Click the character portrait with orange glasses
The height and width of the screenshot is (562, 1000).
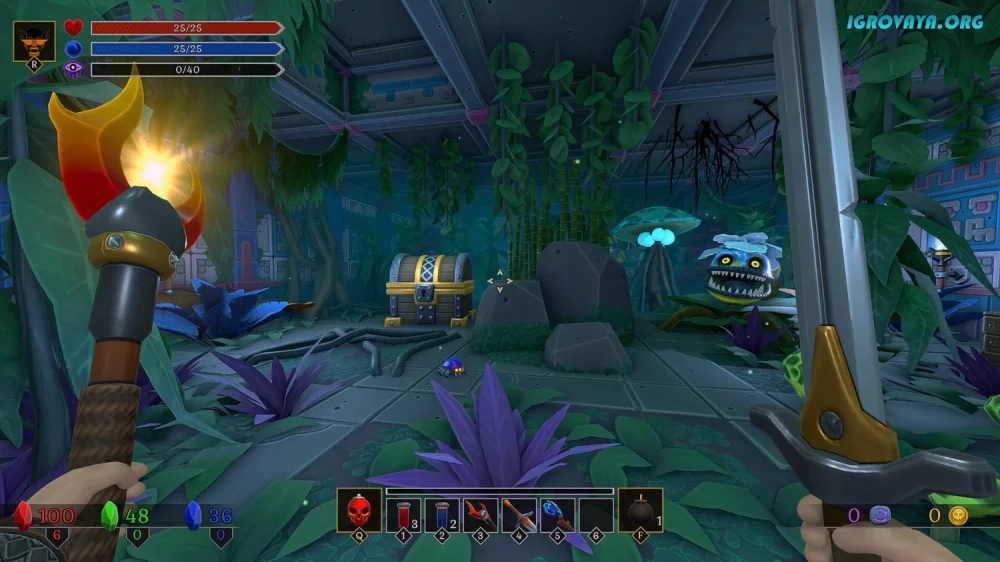point(34,42)
